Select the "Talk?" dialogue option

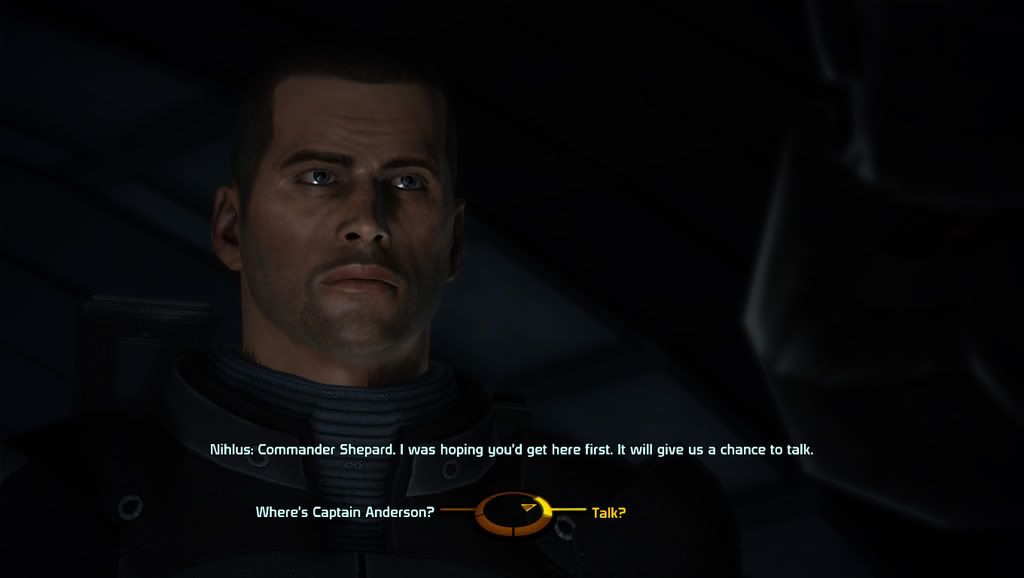pyautogui.click(x=608, y=513)
